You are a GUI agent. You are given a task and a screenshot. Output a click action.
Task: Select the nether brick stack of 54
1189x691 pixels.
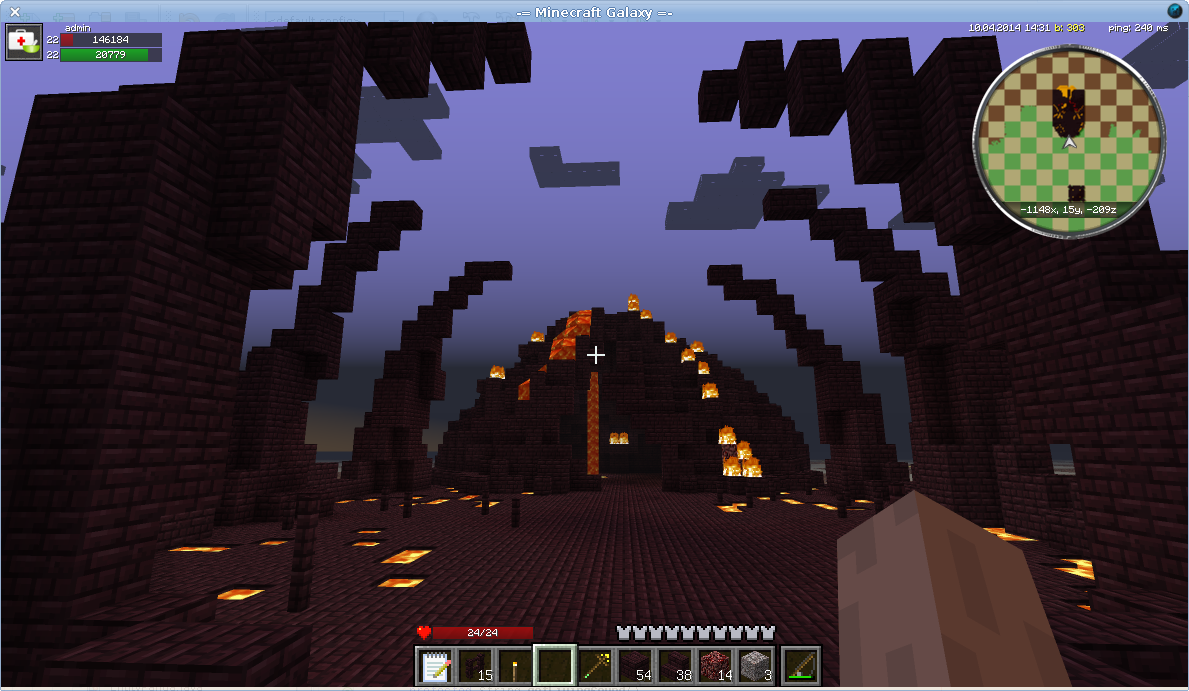[x=635, y=665]
